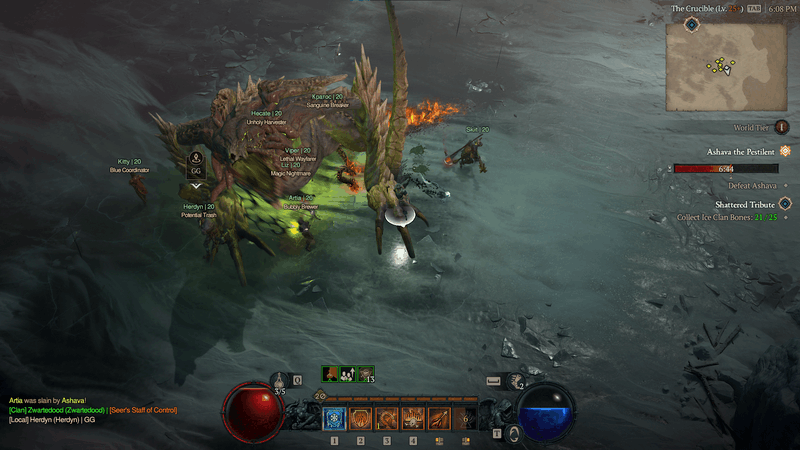This screenshot has width=800, height=450.
Task: Use the dimmed sixth skill on the action bar
Action: (x=465, y=419)
